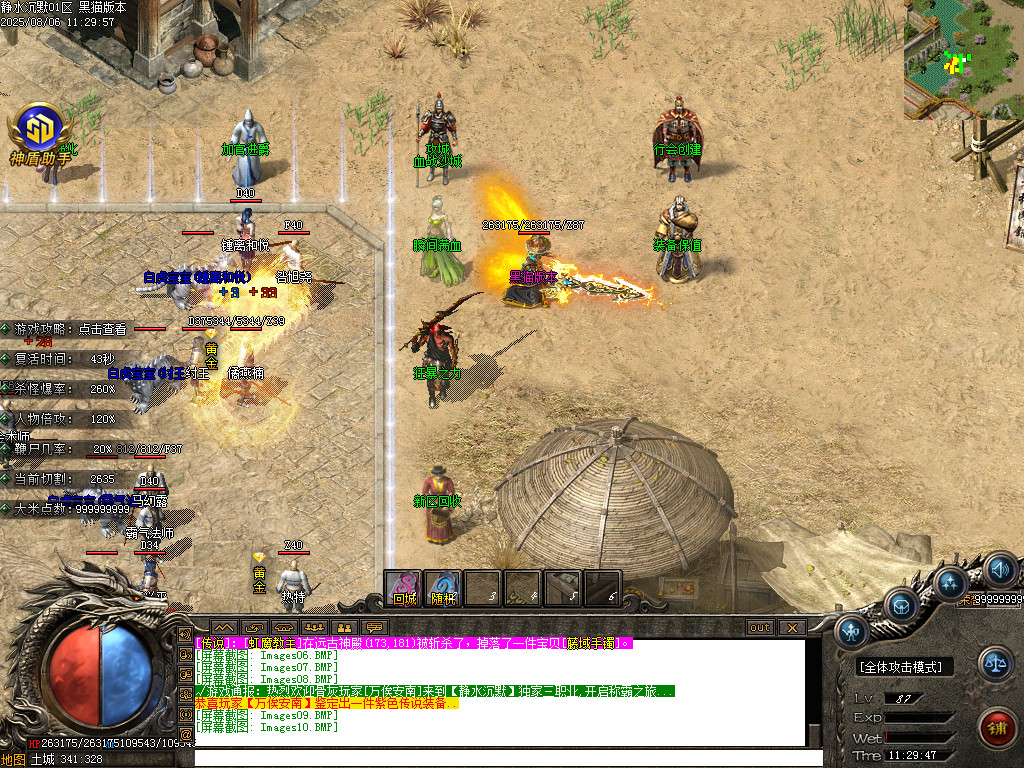Click the 游戏攻略 点击查看 guide entry
The height and width of the screenshot is (768, 1024).
coord(70,328)
